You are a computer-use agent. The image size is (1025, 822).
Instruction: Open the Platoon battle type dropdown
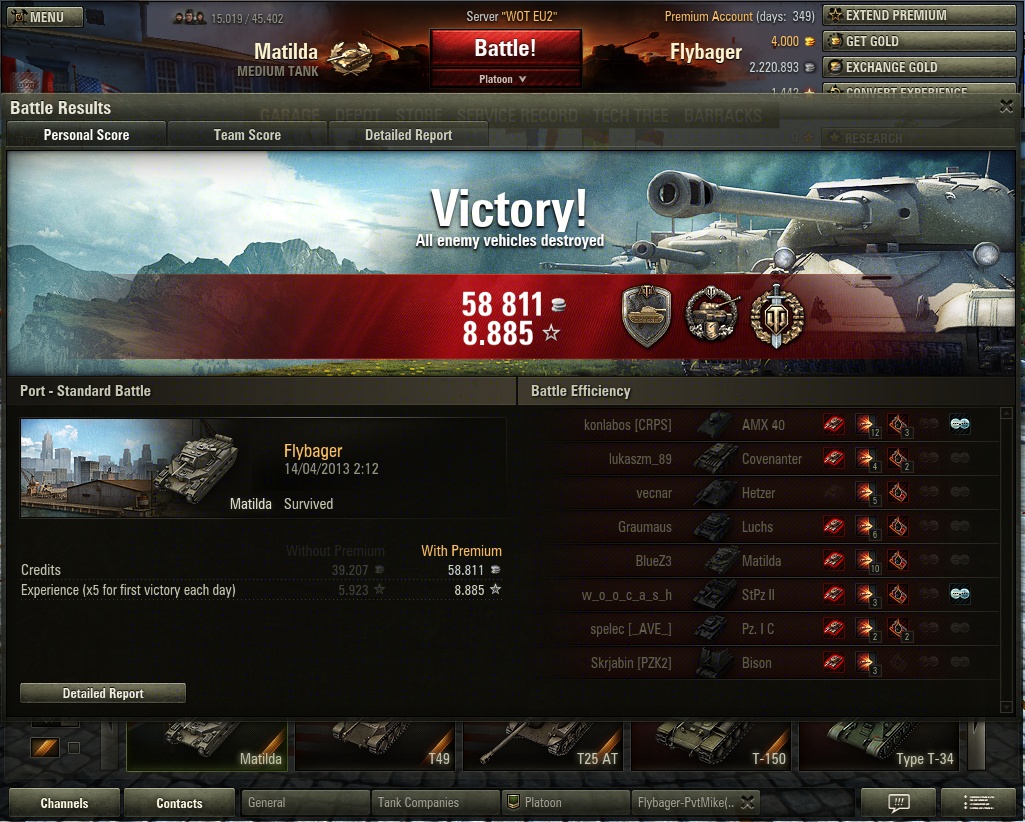click(x=505, y=79)
